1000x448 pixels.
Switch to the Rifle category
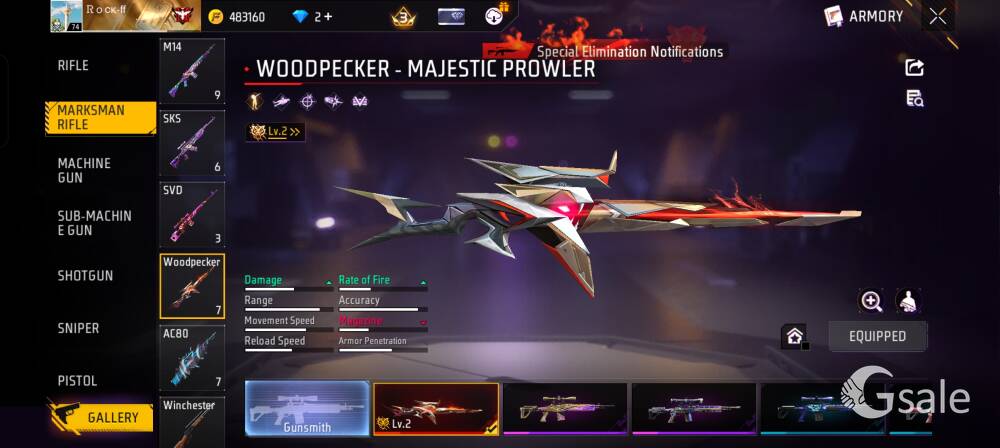coord(73,66)
